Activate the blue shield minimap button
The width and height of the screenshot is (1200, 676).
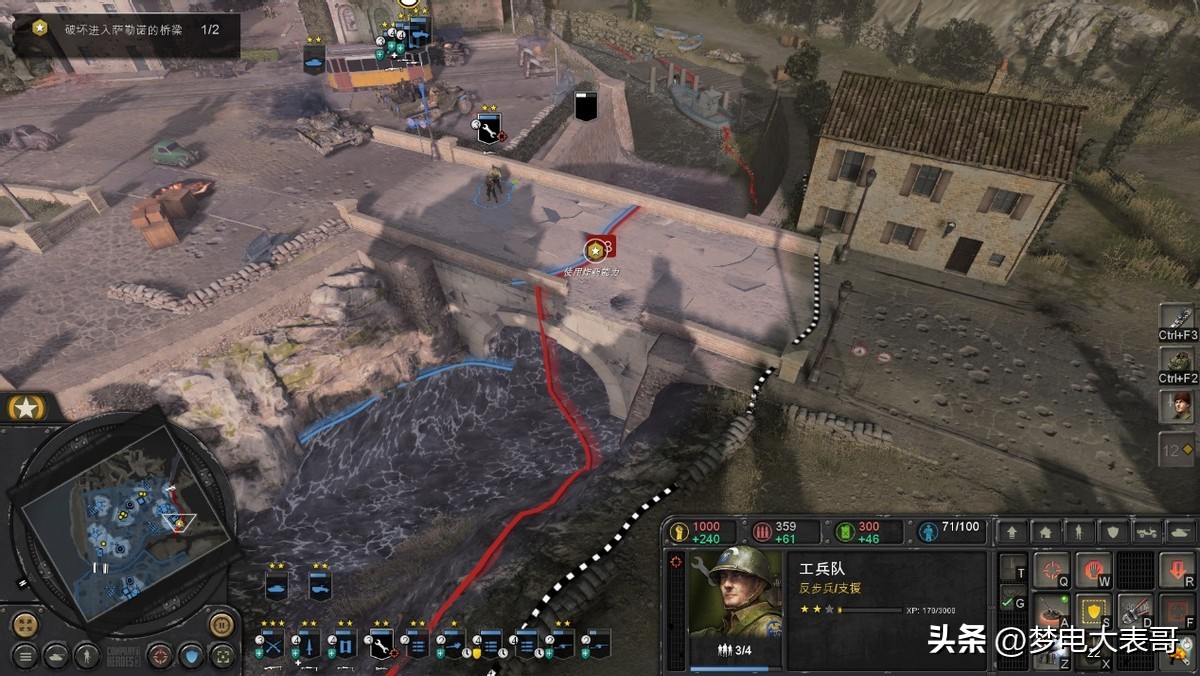(190, 656)
